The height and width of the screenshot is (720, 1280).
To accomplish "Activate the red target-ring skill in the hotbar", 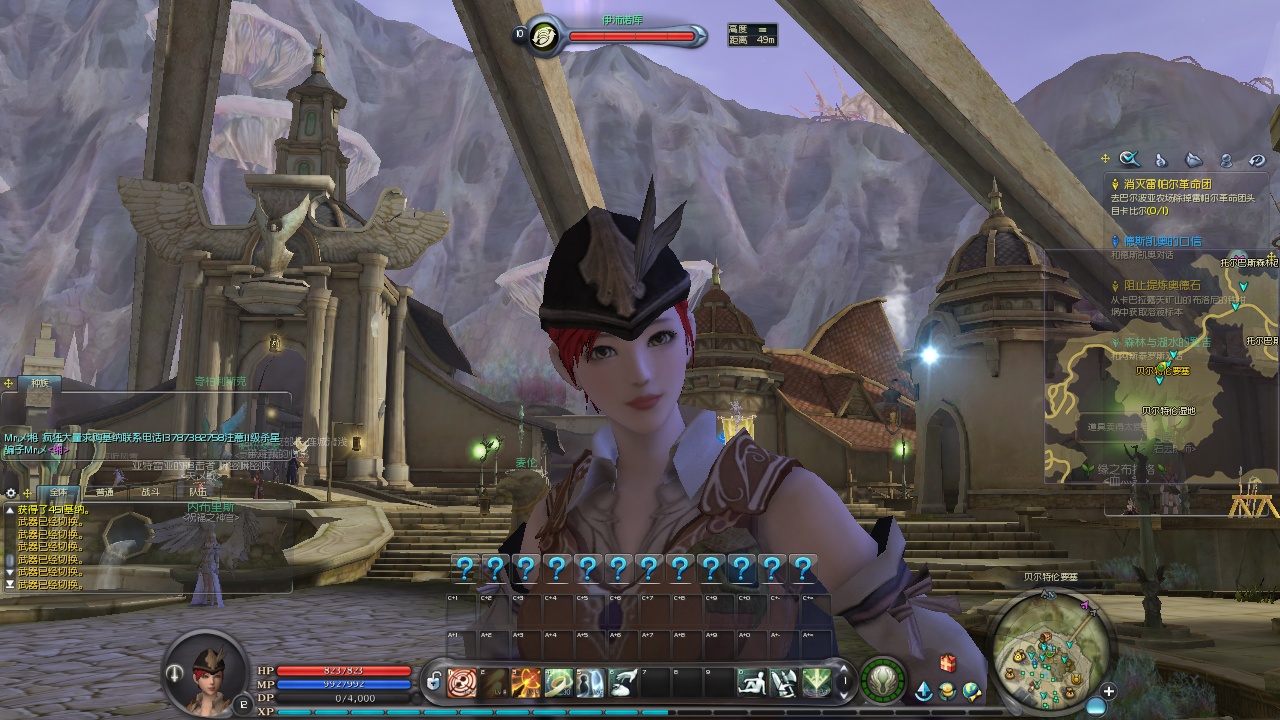I will (462, 683).
